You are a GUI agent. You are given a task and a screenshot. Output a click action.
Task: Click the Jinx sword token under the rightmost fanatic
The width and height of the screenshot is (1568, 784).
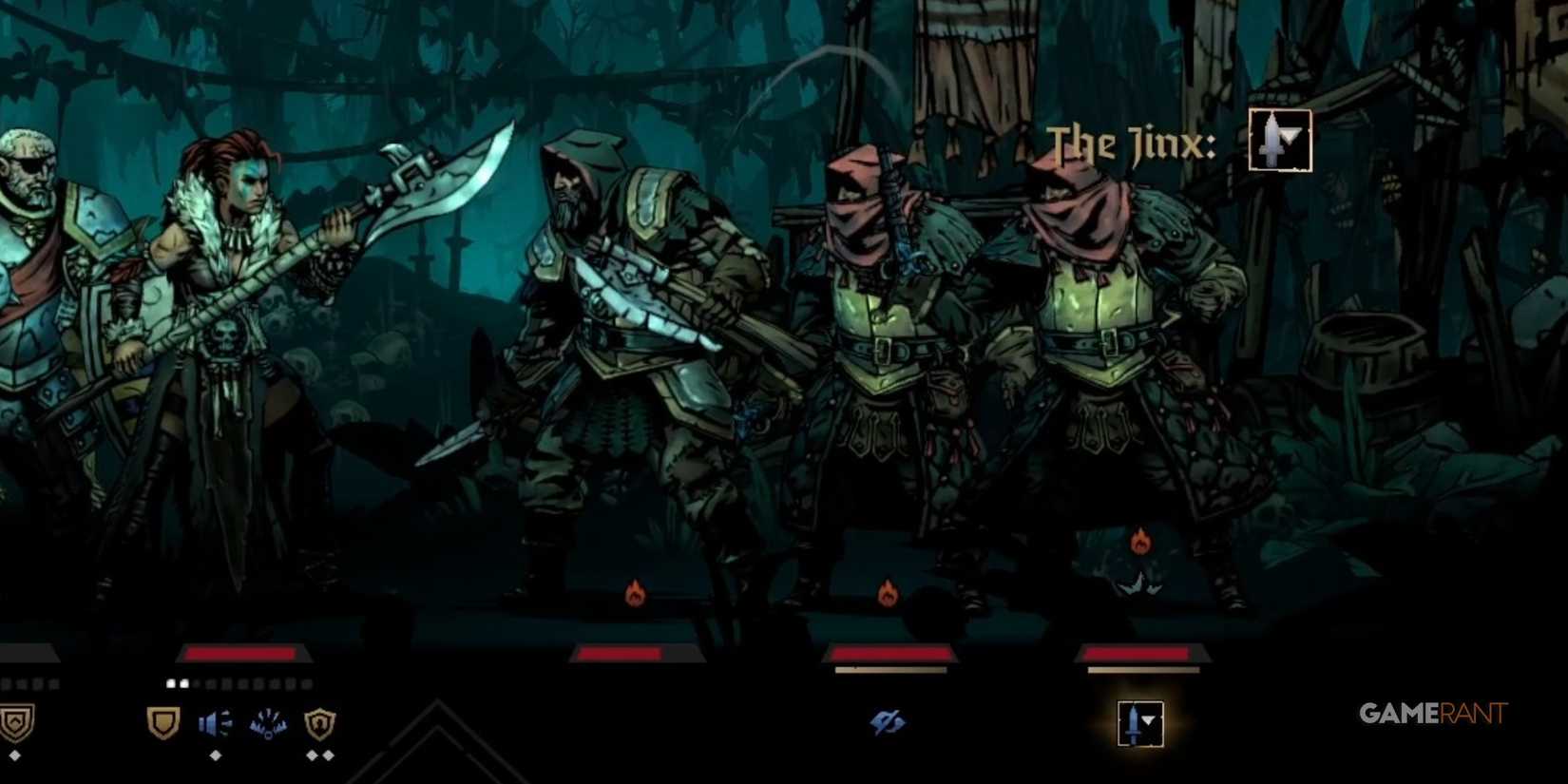tap(1141, 722)
